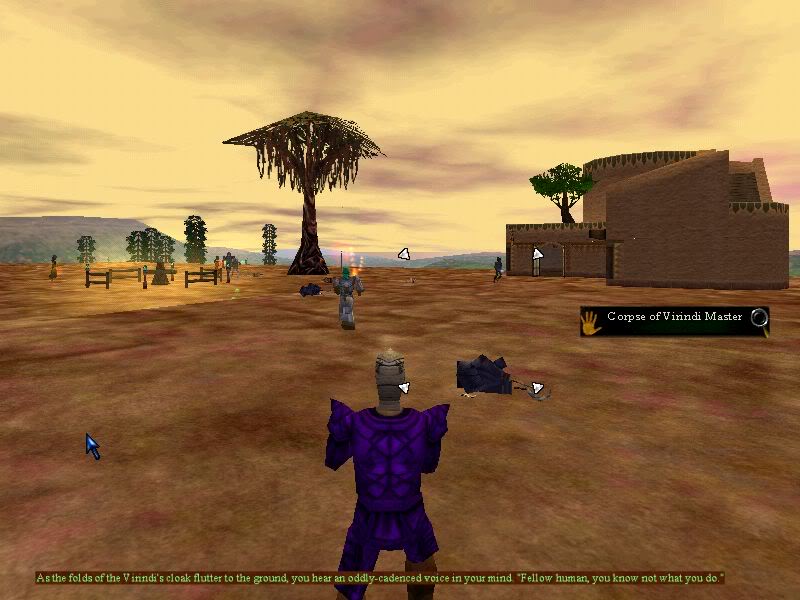Examine the corpse with the magnifying glass icon
800x600 pixels.
(x=759, y=319)
